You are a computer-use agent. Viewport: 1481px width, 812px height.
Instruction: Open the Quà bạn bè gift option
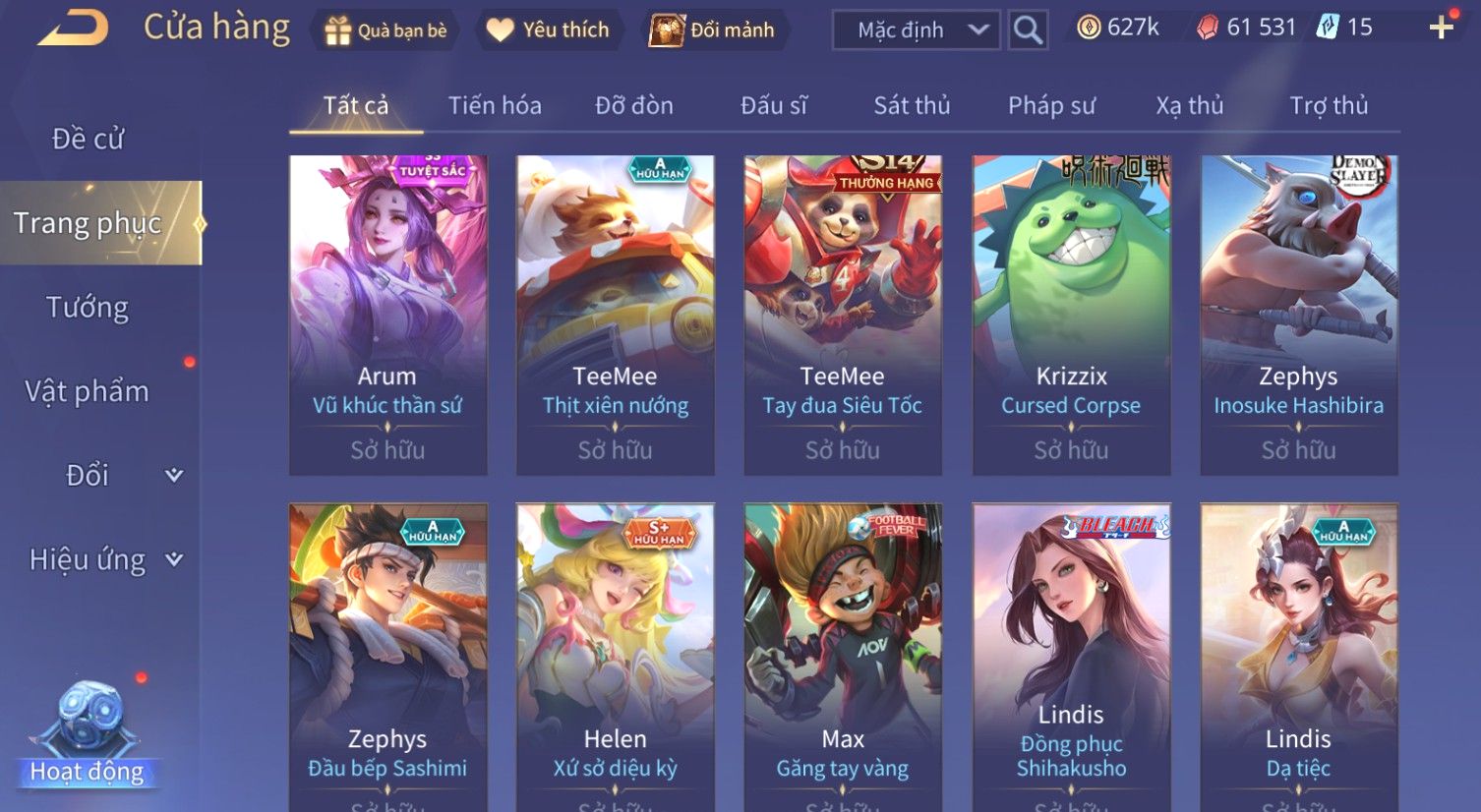385,30
